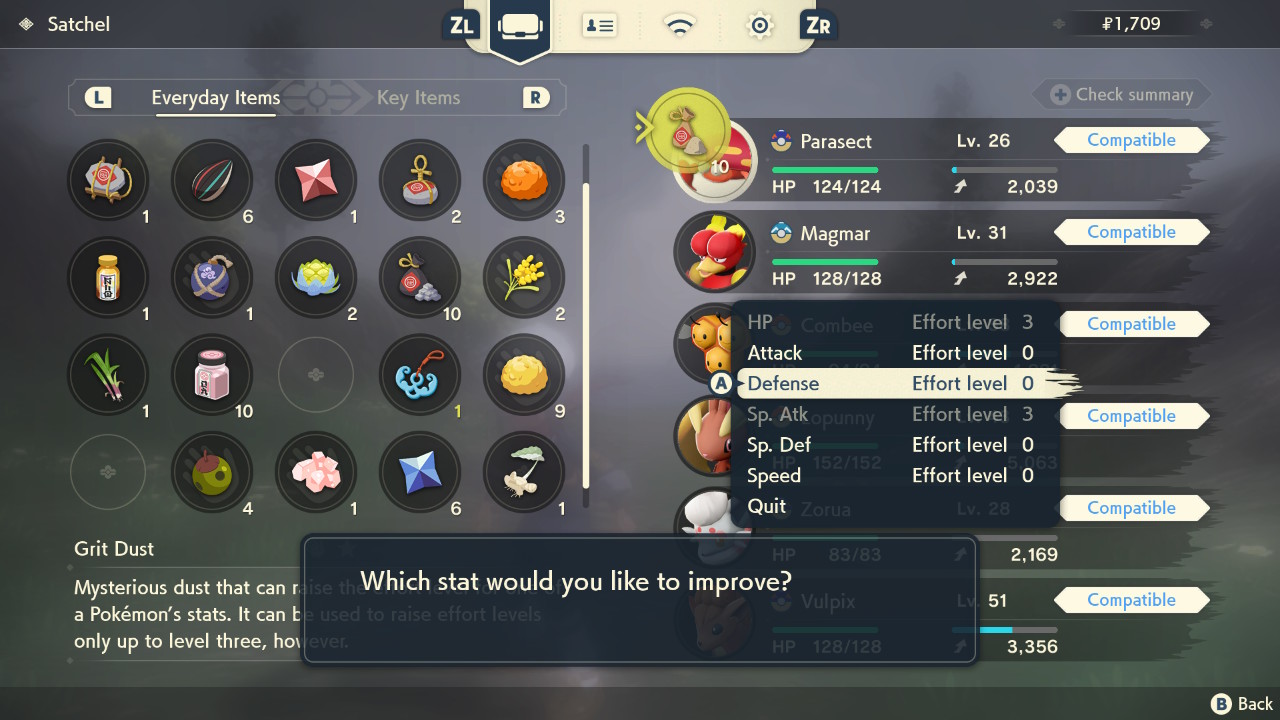Viewport: 1280px width, 720px height.
Task: Pick the Sp. Def stat option
Action: coord(890,445)
